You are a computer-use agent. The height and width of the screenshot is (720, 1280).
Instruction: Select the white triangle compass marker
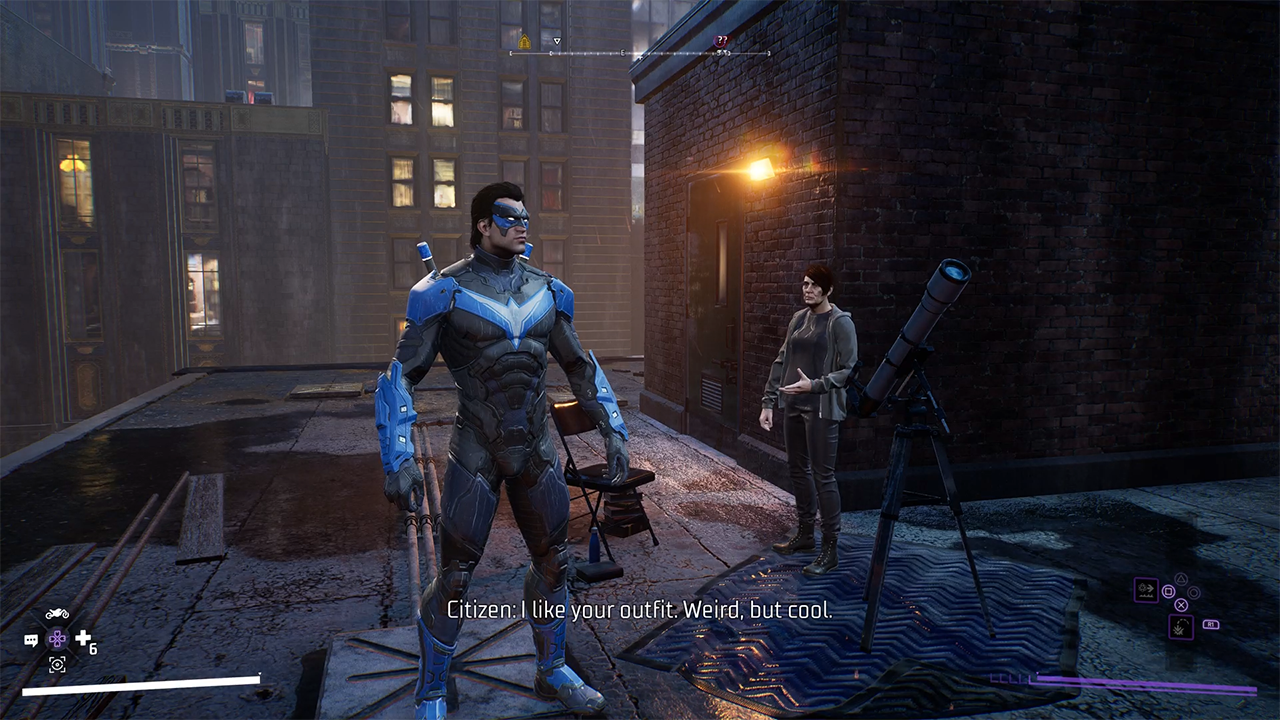point(557,42)
